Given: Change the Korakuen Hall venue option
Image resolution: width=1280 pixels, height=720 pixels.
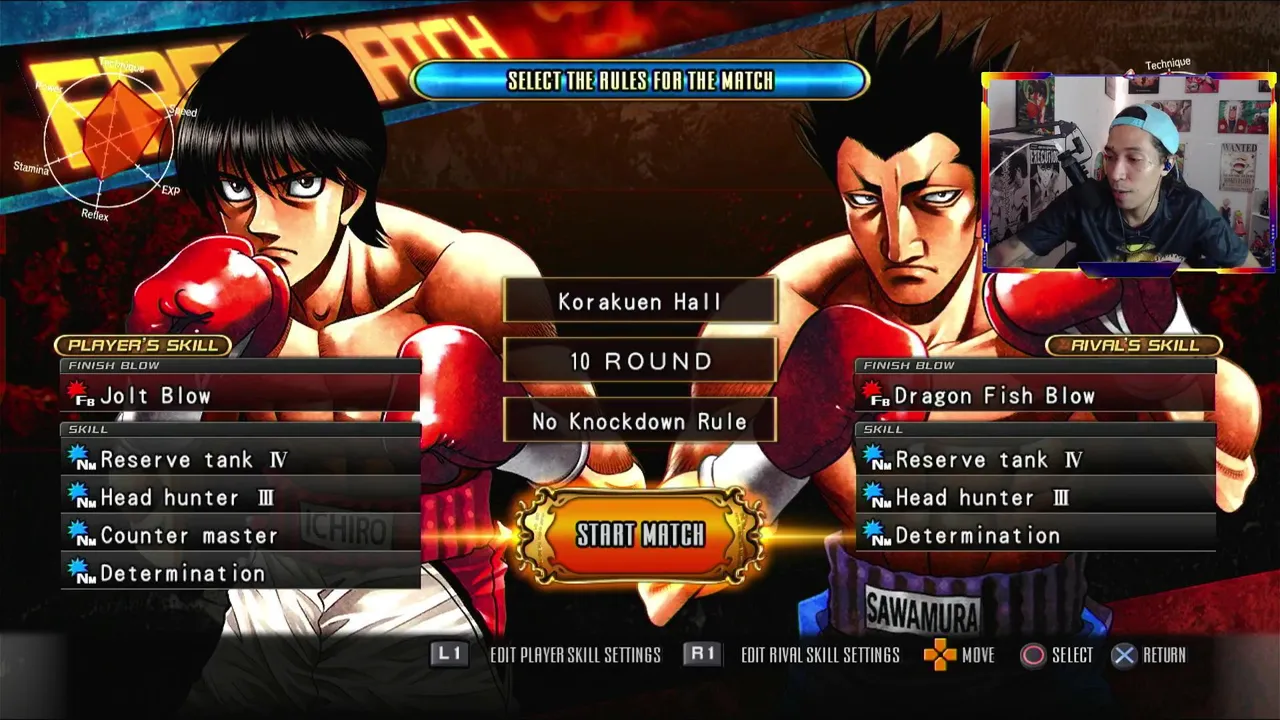Looking at the screenshot, I should (640, 301).
